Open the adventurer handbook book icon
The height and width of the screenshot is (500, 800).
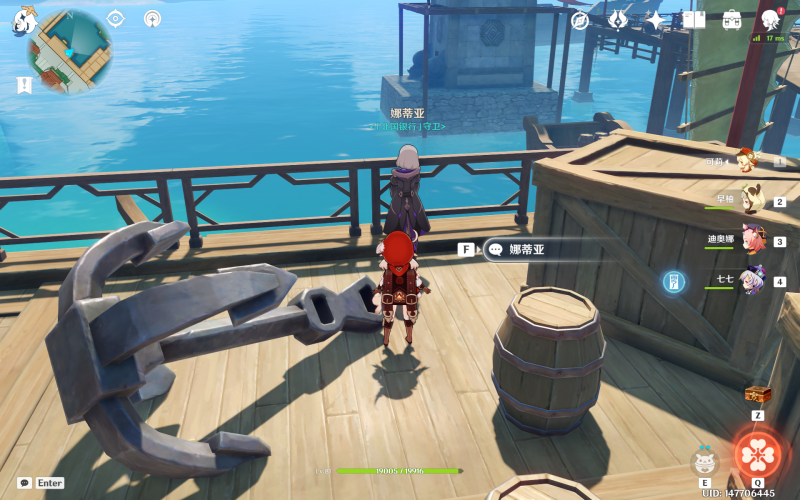(x=694, y=20)
